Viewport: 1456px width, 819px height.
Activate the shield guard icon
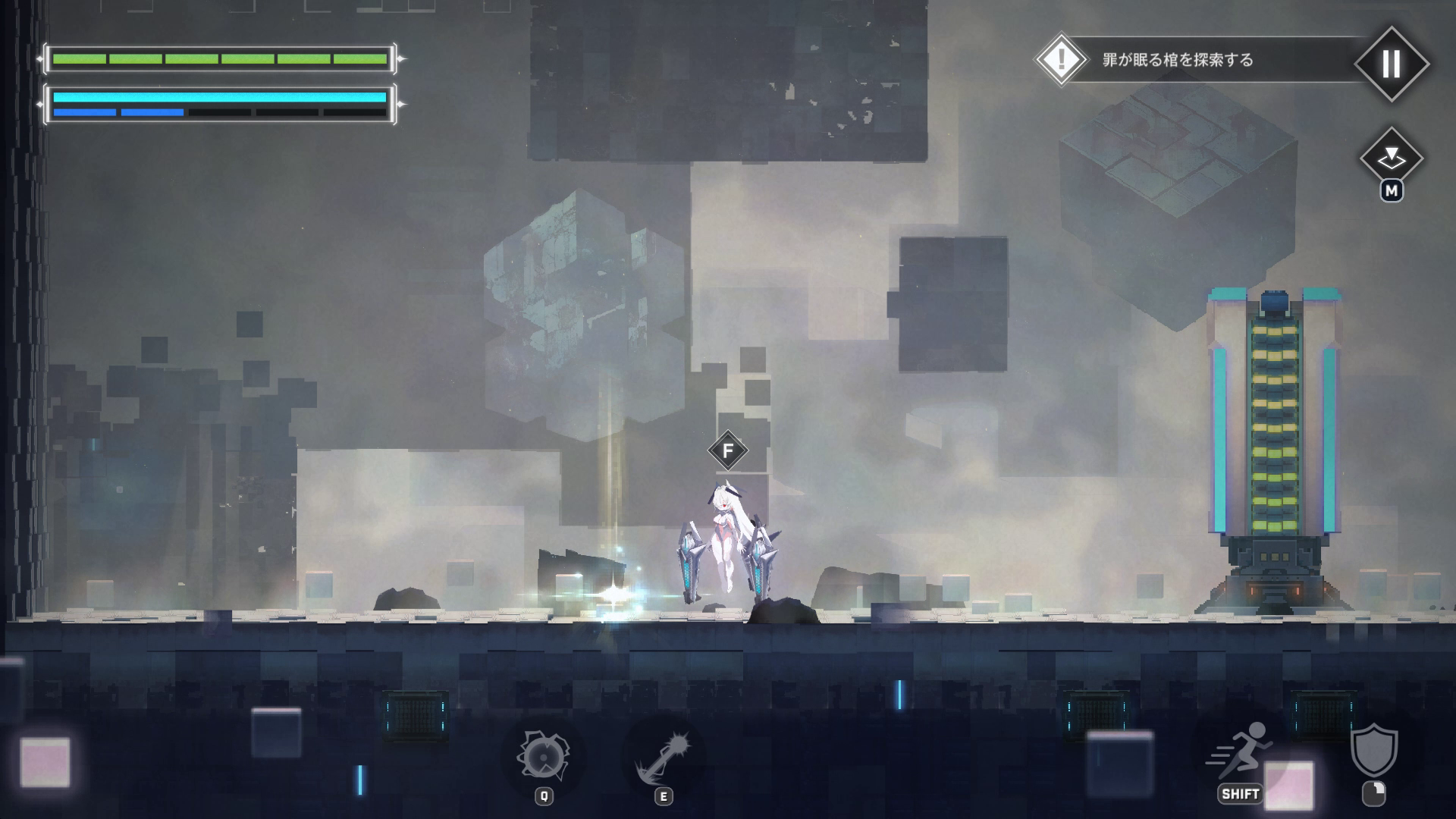click(1373, 751)
